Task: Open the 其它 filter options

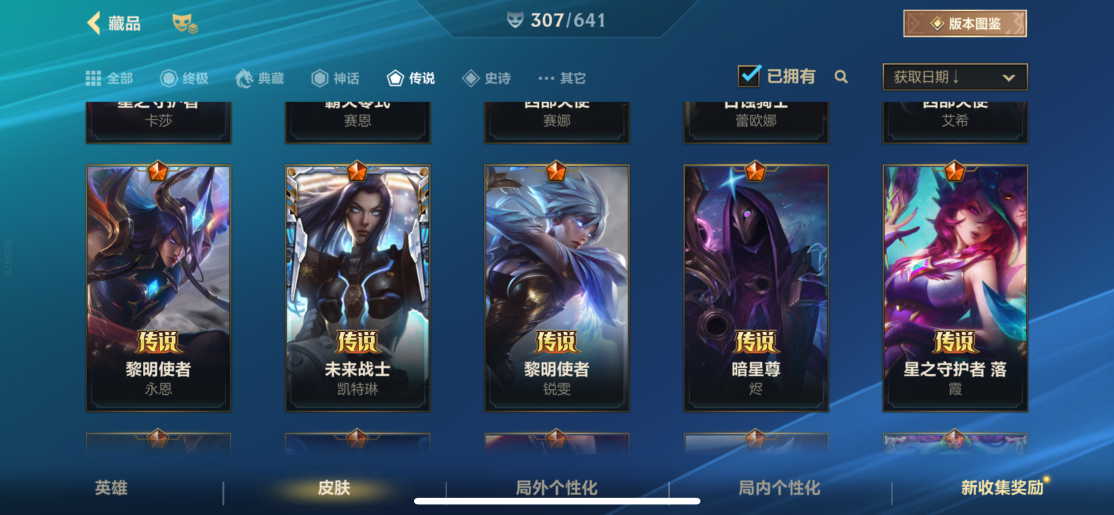Action: (562, 78)
